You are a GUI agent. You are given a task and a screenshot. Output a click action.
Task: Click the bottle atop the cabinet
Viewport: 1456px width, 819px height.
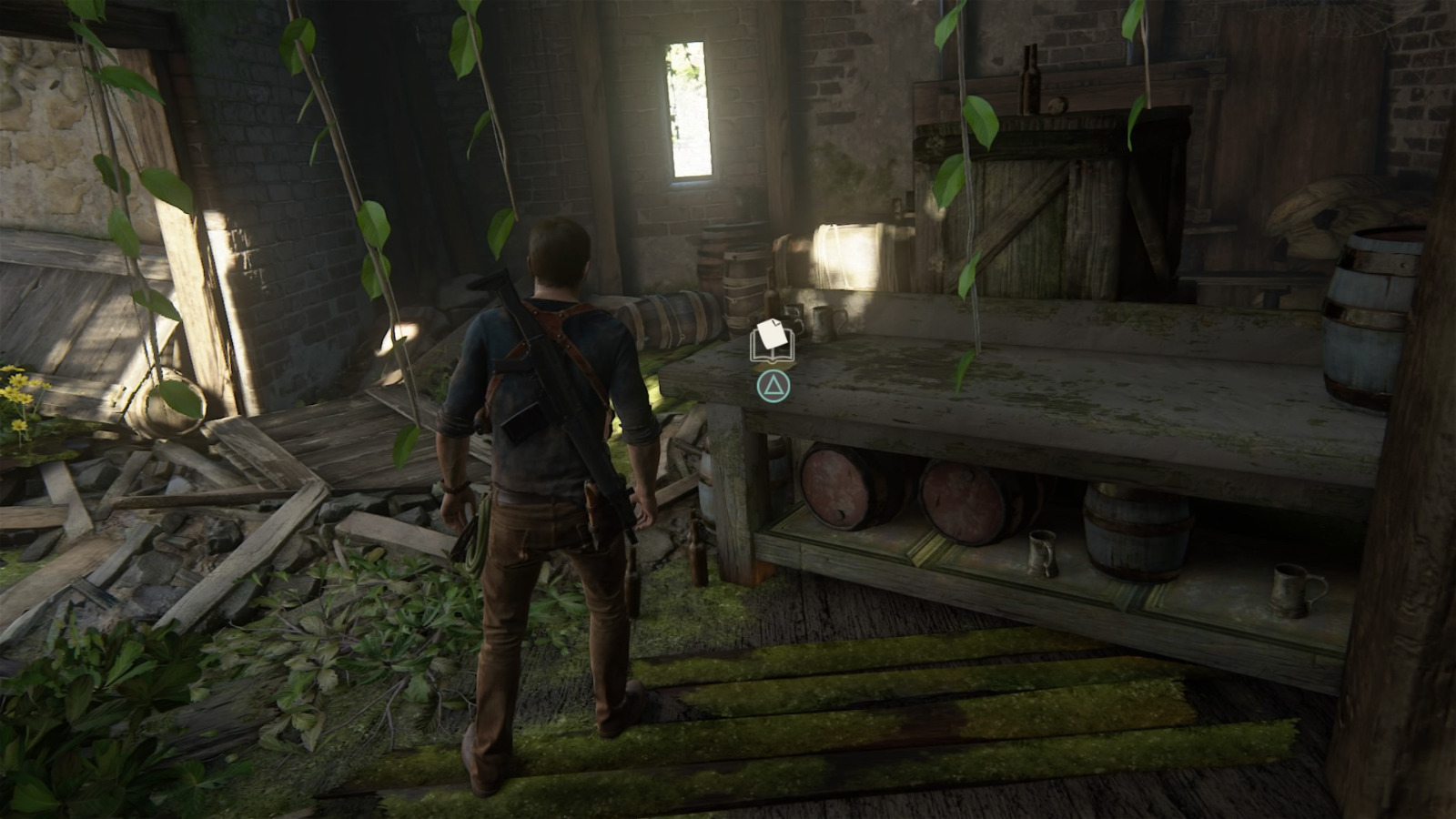(x=1028, y=77)
